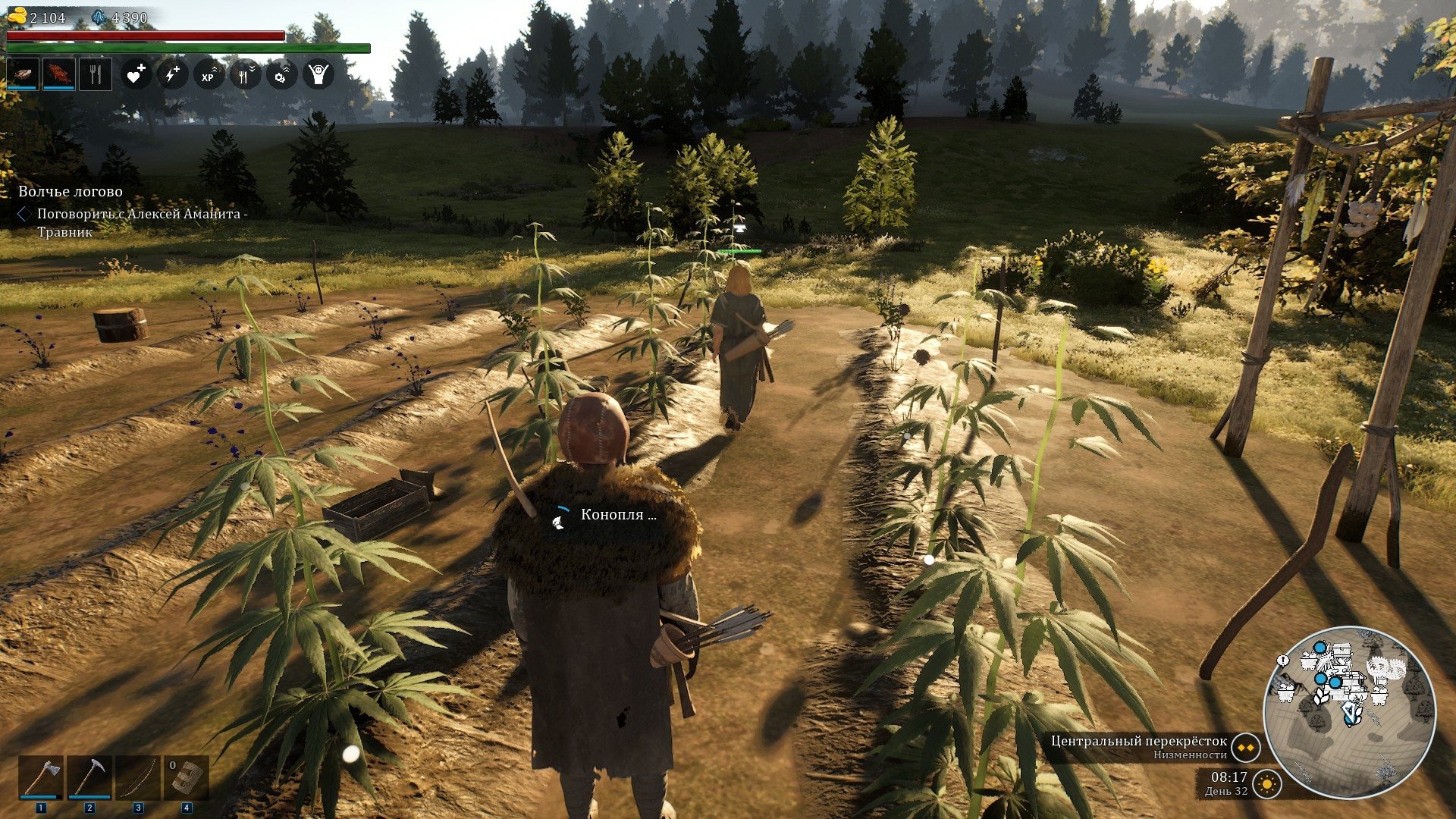Select the axe in hotbar slot 1

pyautogui.click(x=41, y=777)
